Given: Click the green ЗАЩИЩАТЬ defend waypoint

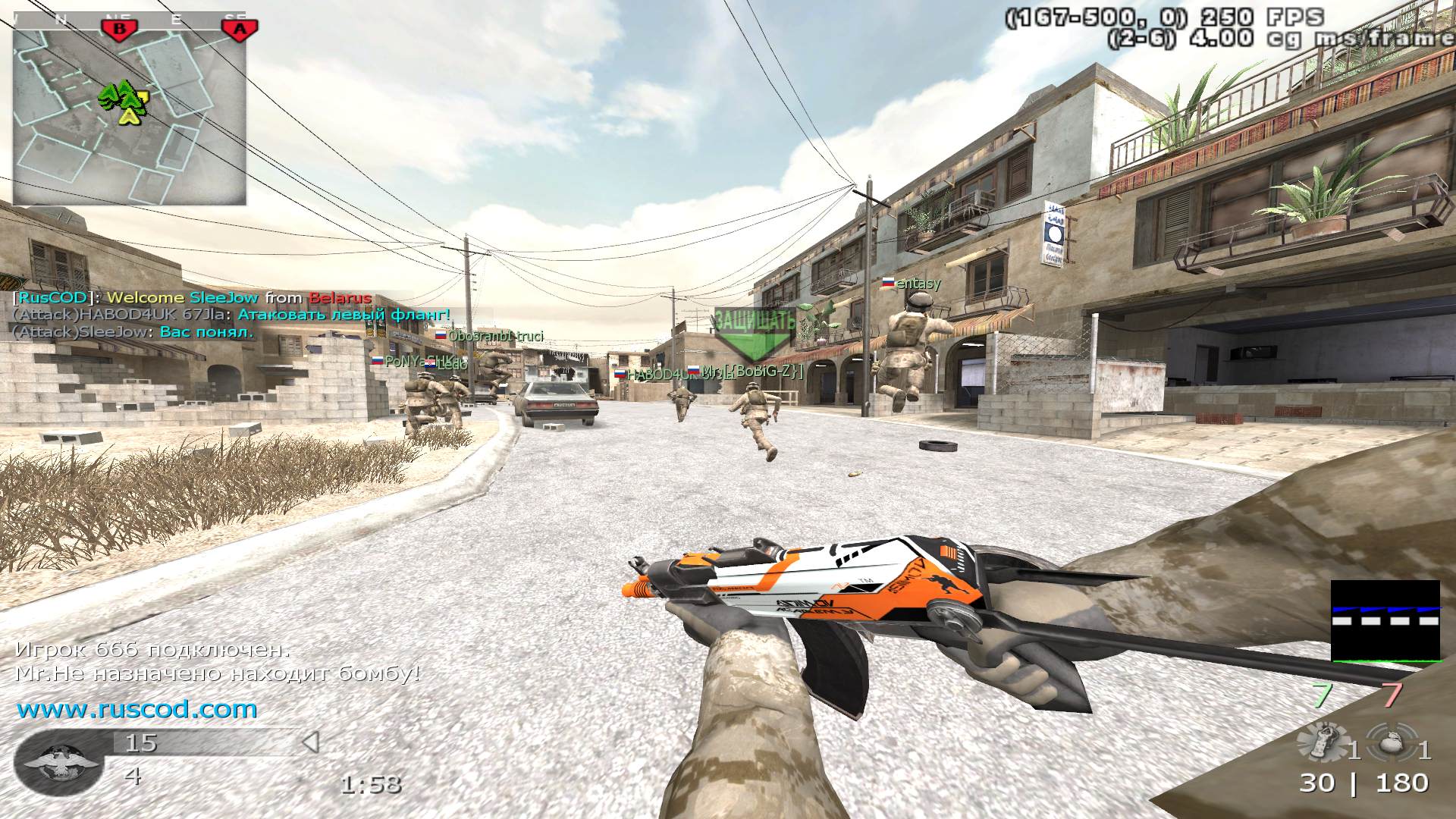Looking at the screenshot, I should click(x=754, y=333).
